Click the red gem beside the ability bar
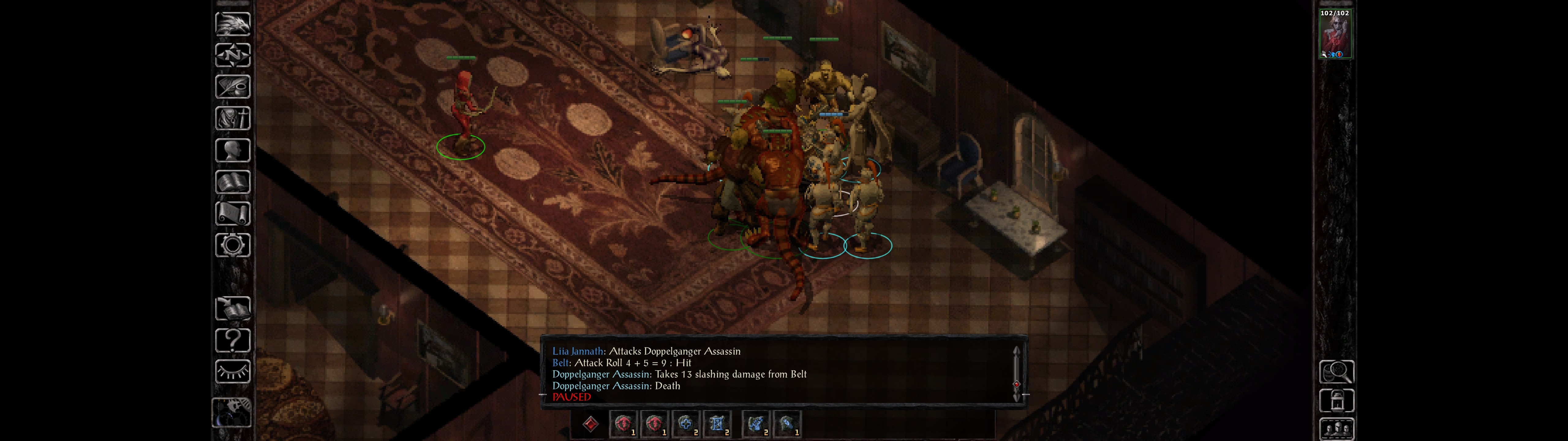 click(590, 424)
